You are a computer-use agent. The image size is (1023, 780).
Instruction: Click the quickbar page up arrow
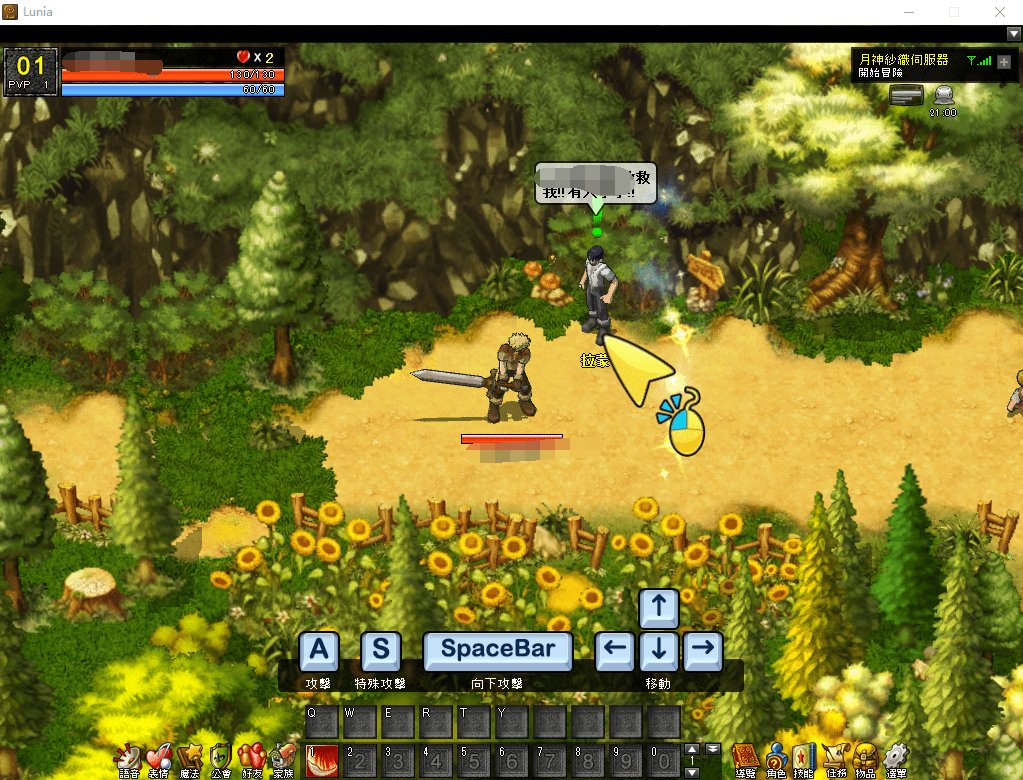coord(692,749)
